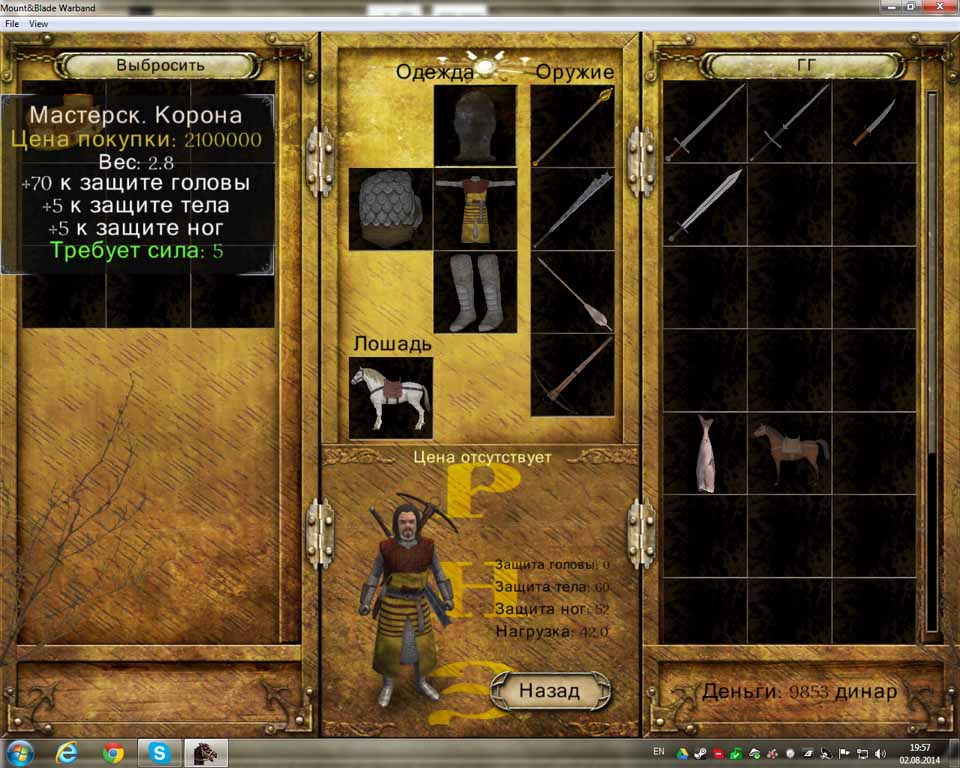
Task: Pick the golden staff weapon slot
Action: [572, 125]
